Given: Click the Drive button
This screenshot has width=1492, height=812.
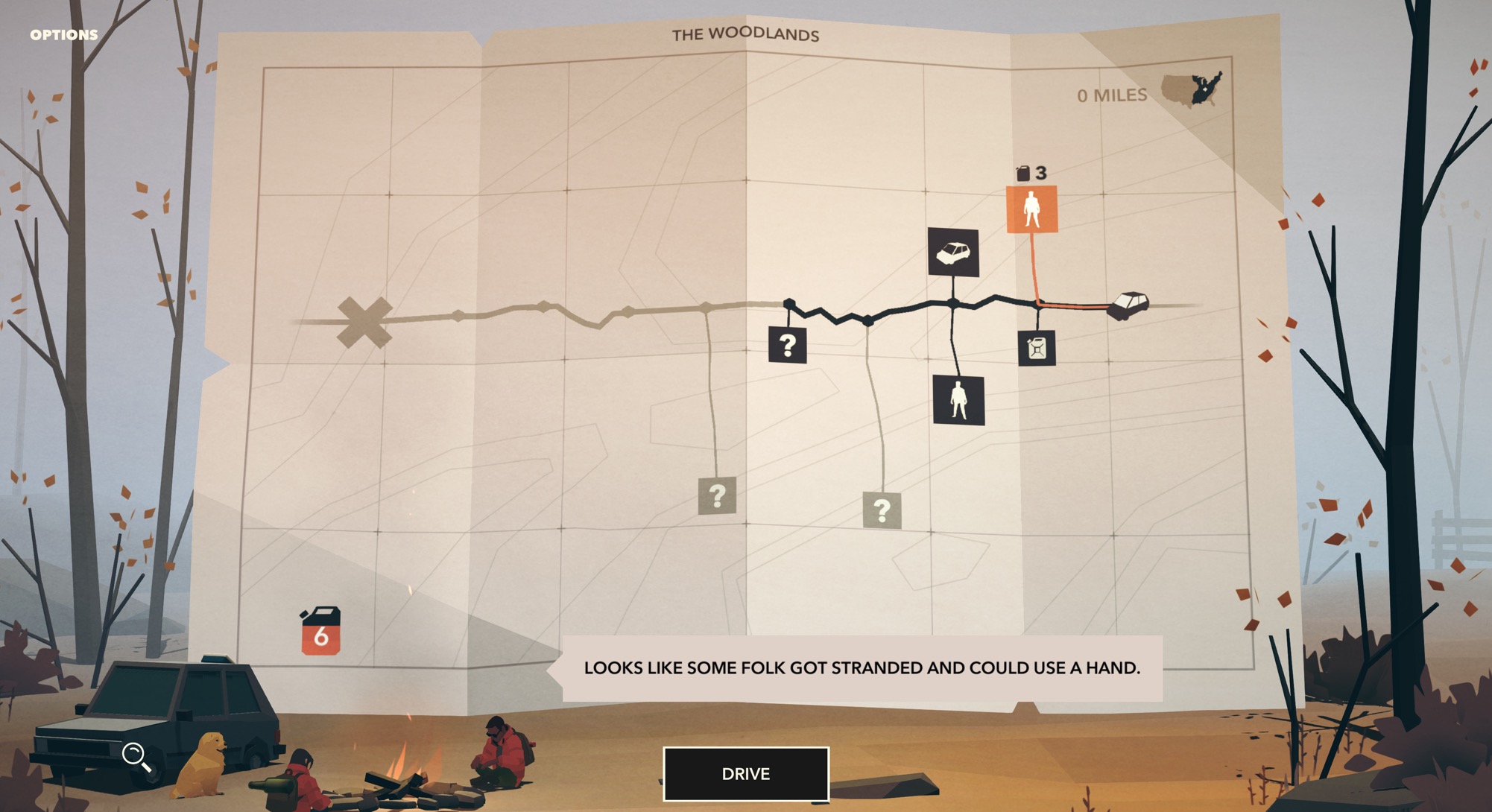Looking at the screenshot, I should coord(745,774).
